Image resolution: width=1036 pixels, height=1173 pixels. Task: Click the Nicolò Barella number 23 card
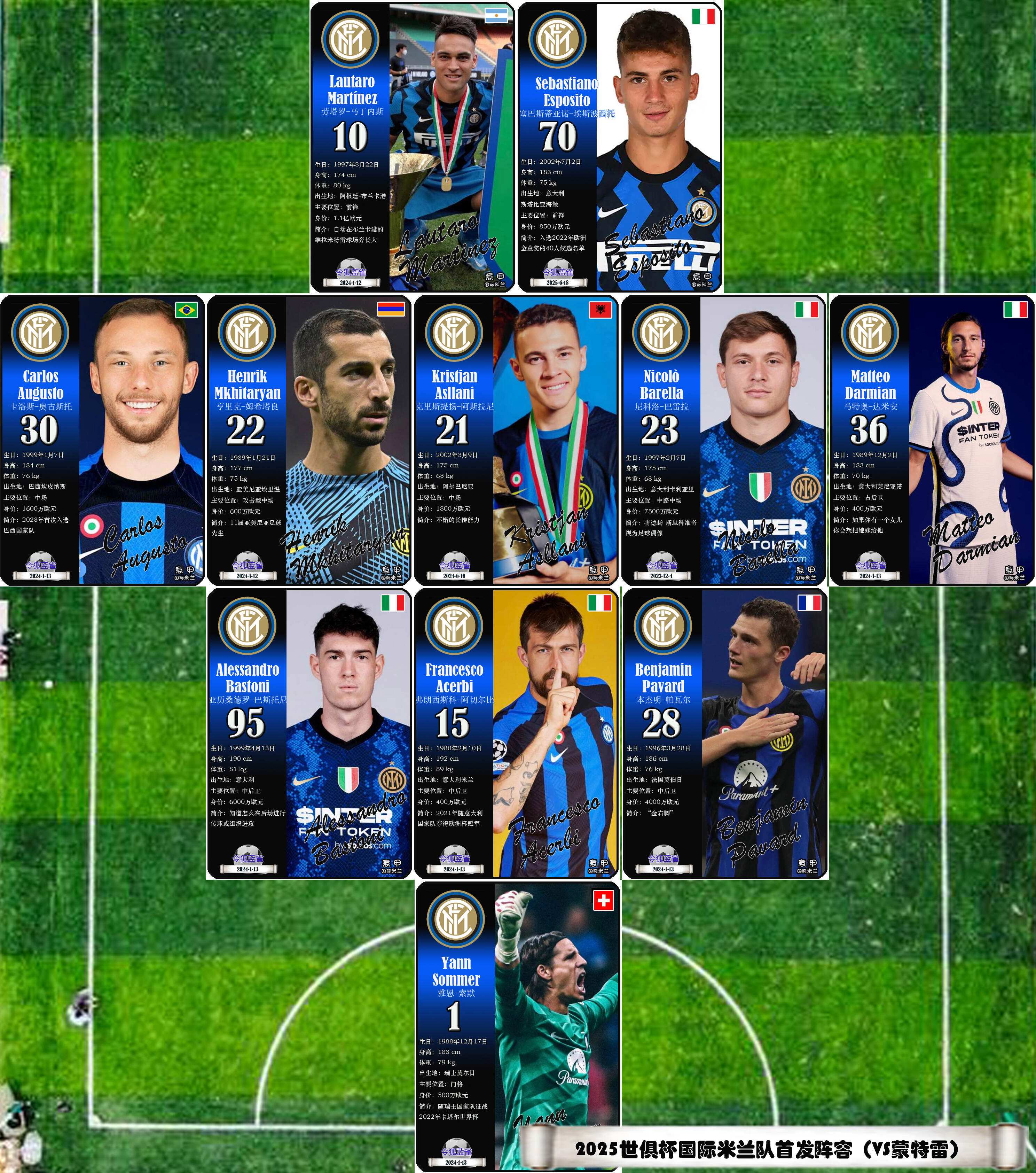pyautogui.click(x=723, y=440)
